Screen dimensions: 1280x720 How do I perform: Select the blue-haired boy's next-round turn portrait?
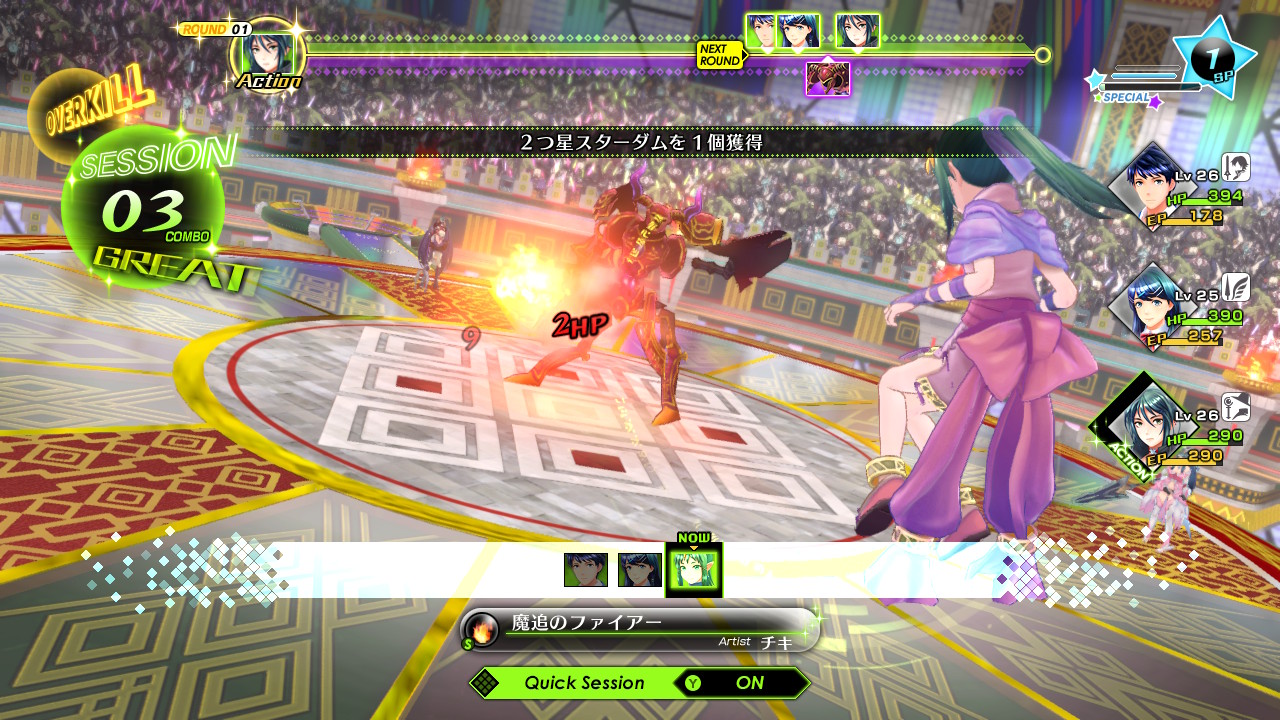762,31
